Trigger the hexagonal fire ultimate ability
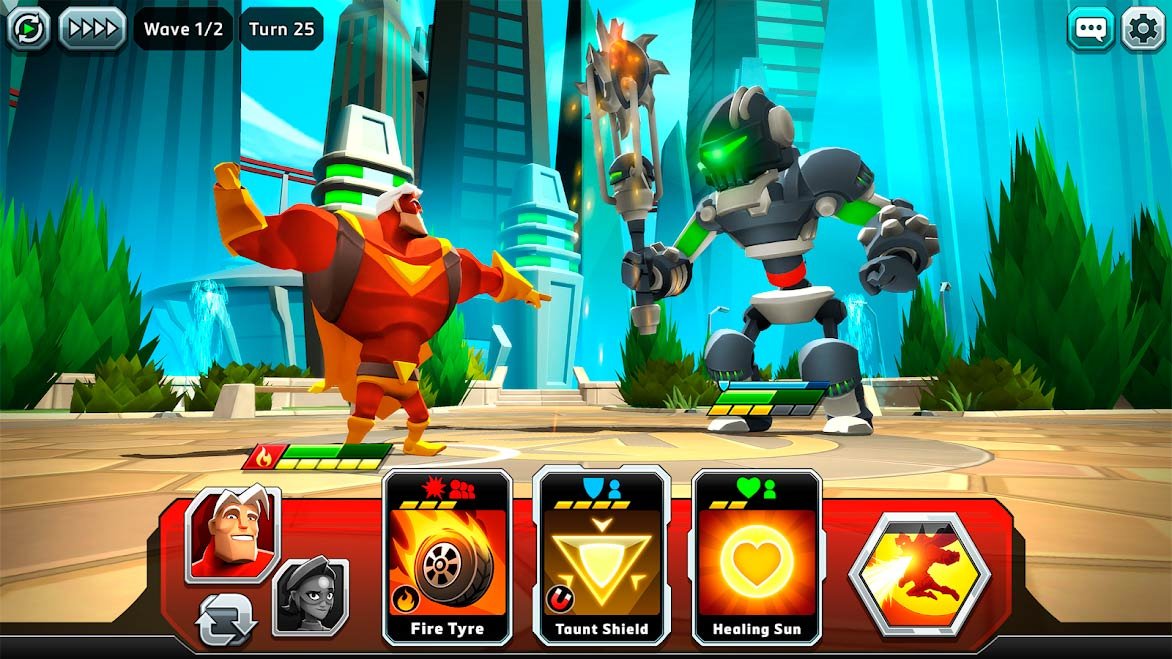1172x659 pixels. click(x=919, y=575)
